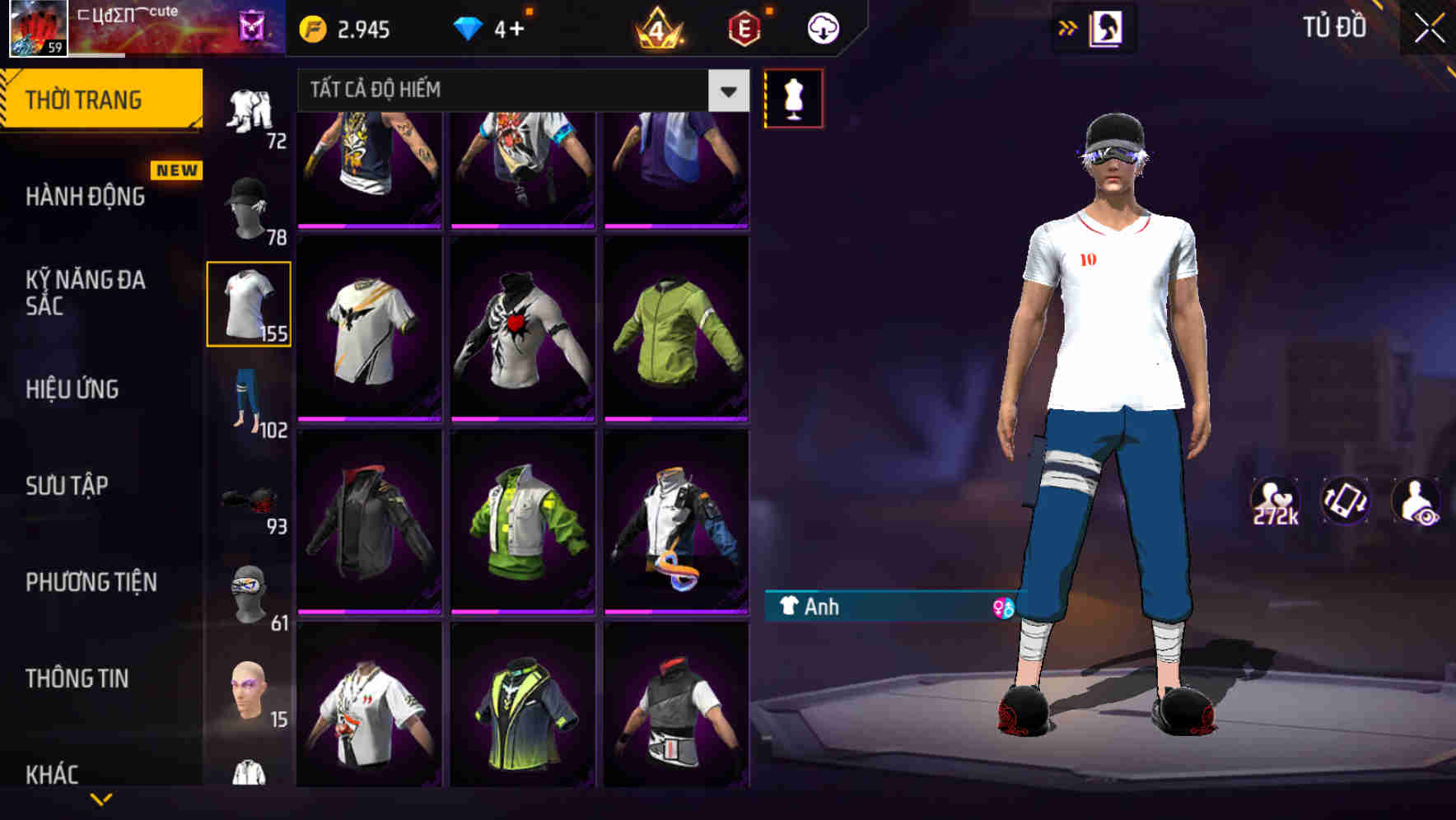Collapse the panel using the double-arrow chevron
This screenshot has height=820, width=1456.
(x=1066, y=27)
